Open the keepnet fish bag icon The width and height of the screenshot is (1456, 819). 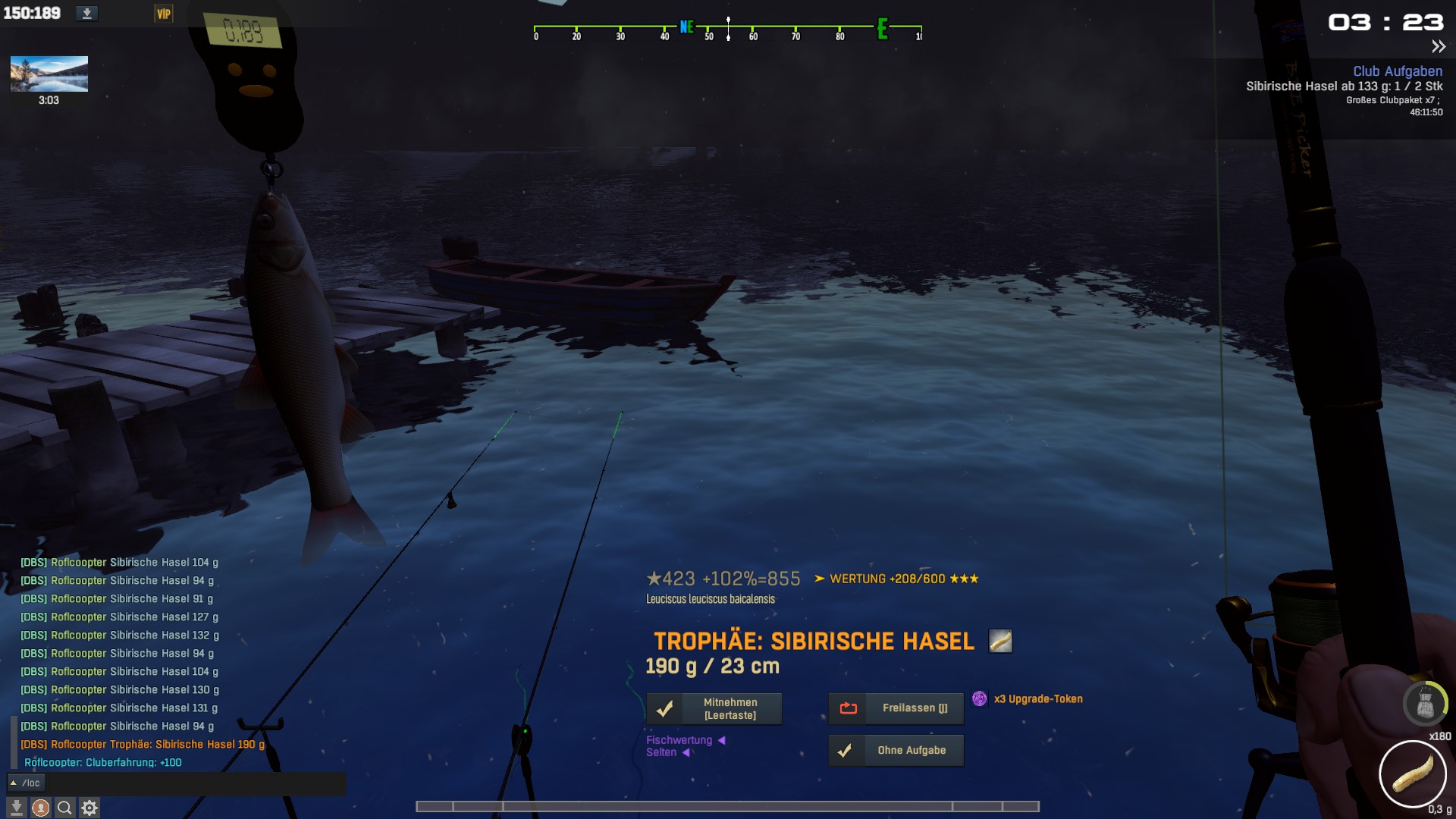click(x=1425, y=704)
